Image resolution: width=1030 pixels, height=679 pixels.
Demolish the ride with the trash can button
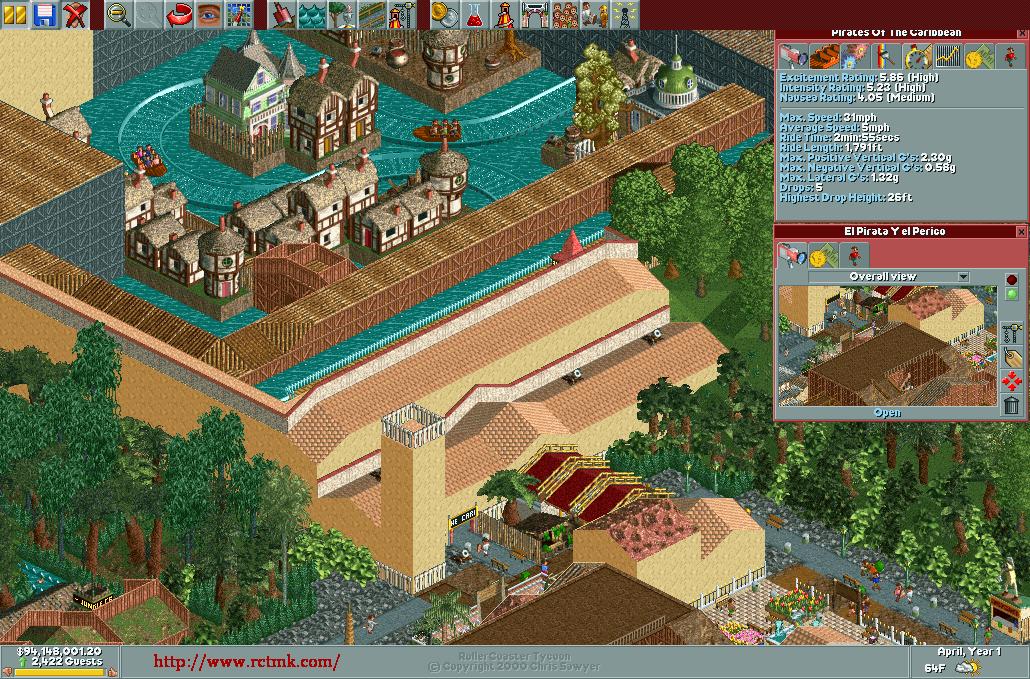point(1012,405)
